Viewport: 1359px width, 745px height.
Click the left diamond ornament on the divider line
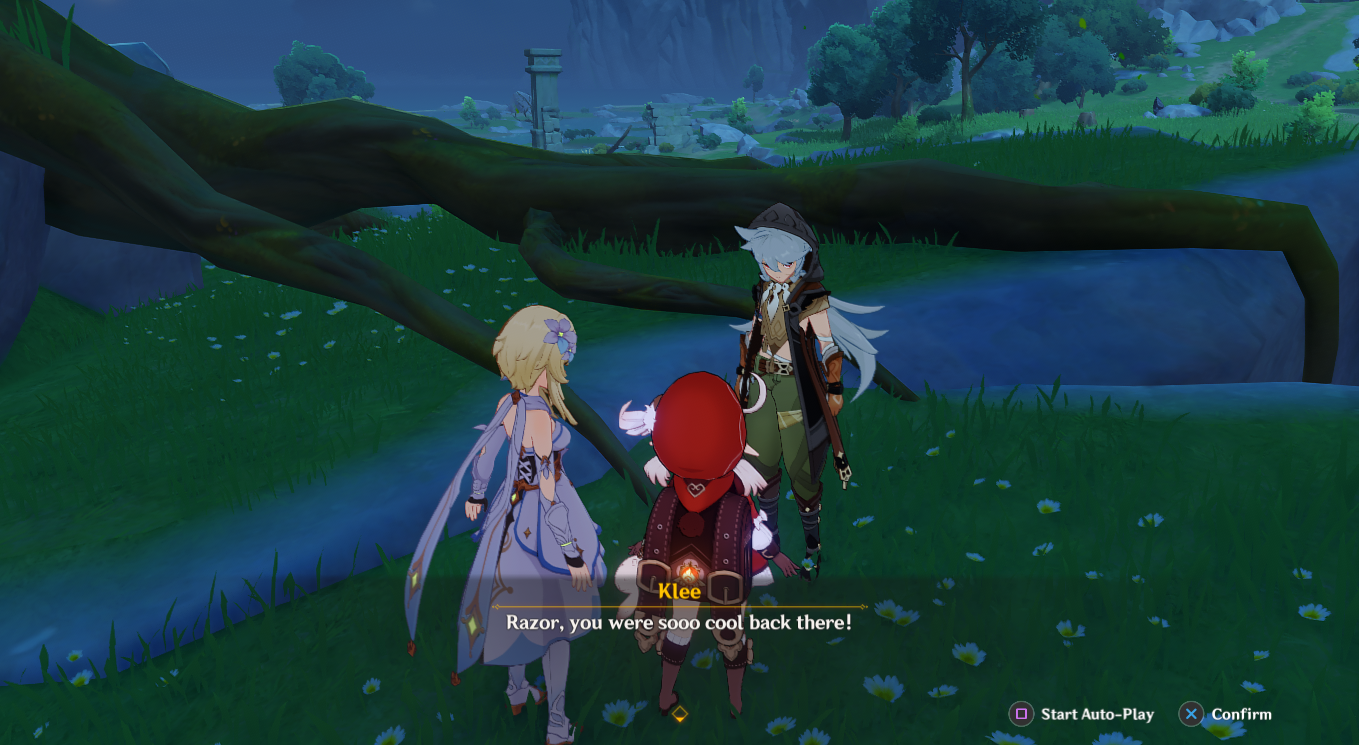pos(497,607)
